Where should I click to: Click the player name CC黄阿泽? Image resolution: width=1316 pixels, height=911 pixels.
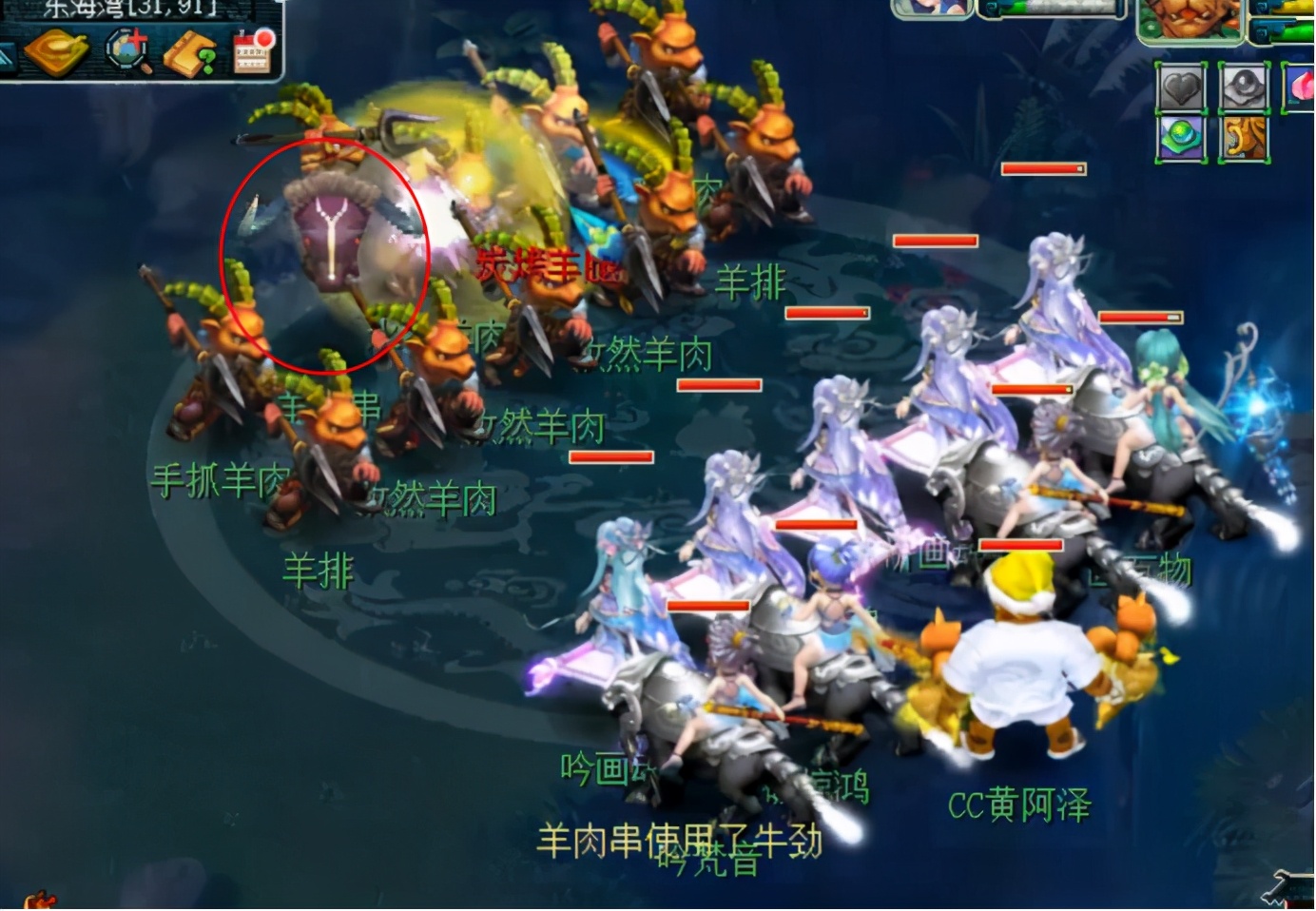tap(1022, 804)
